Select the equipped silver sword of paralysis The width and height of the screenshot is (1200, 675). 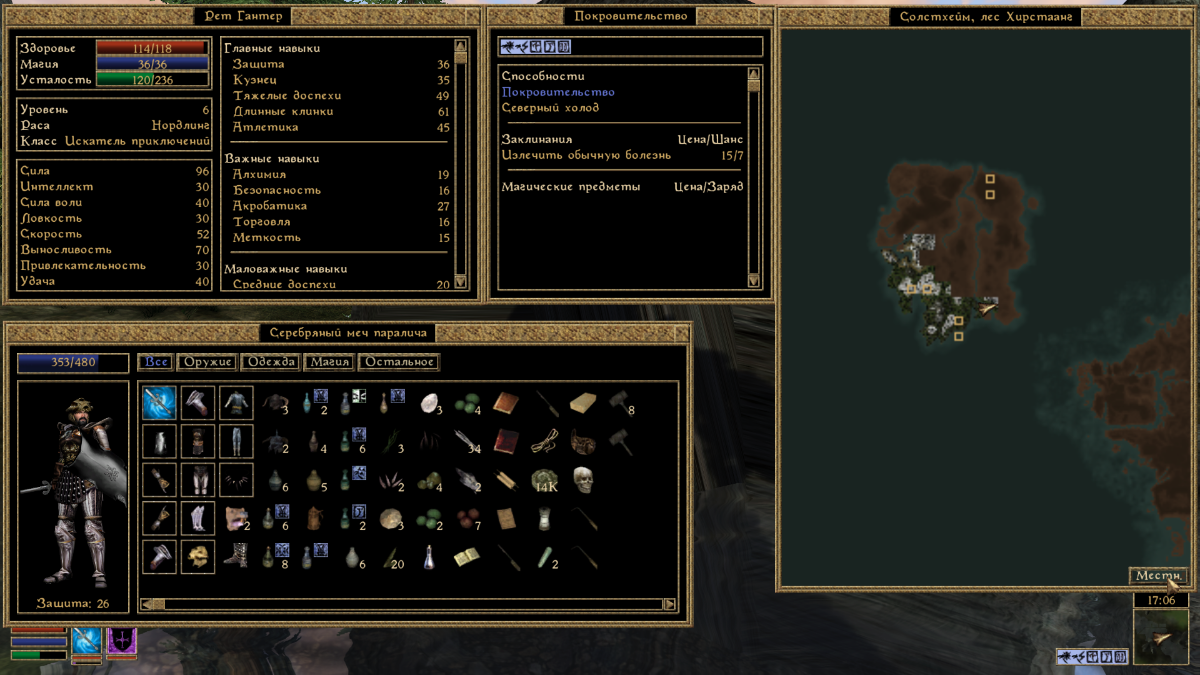click(x=159, y=402)
